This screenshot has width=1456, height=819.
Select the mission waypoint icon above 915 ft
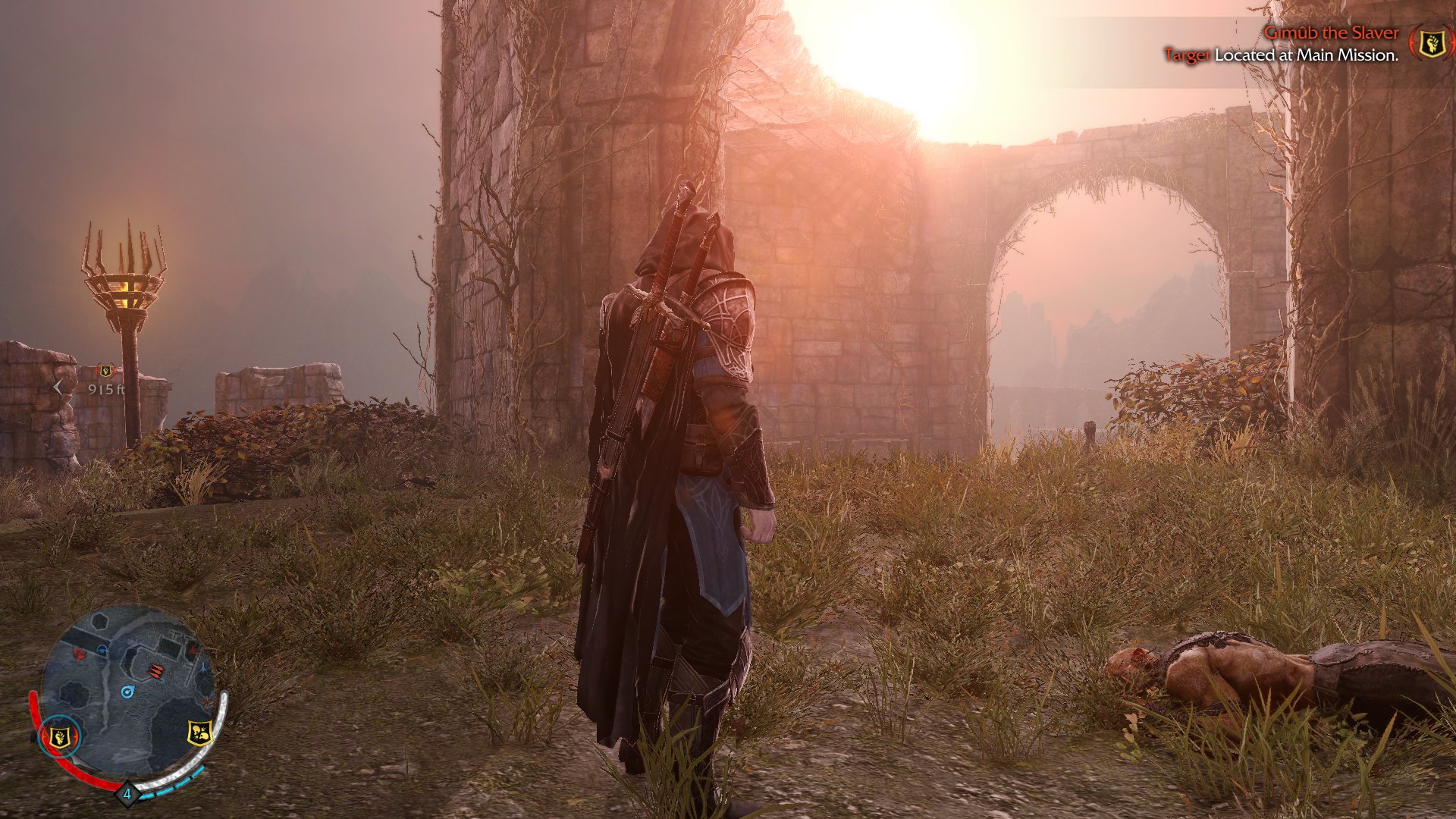[105, 371]
